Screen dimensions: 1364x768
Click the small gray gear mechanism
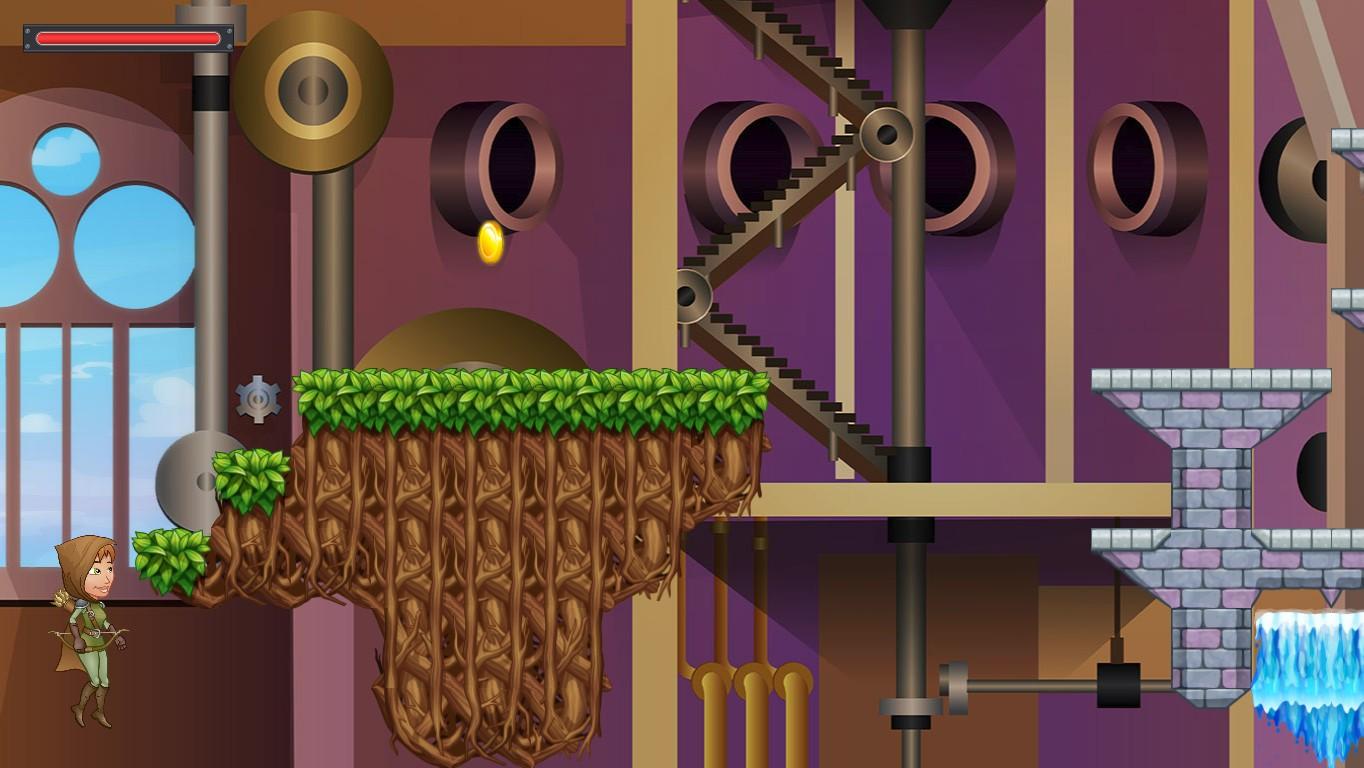(x=259, y=397)
